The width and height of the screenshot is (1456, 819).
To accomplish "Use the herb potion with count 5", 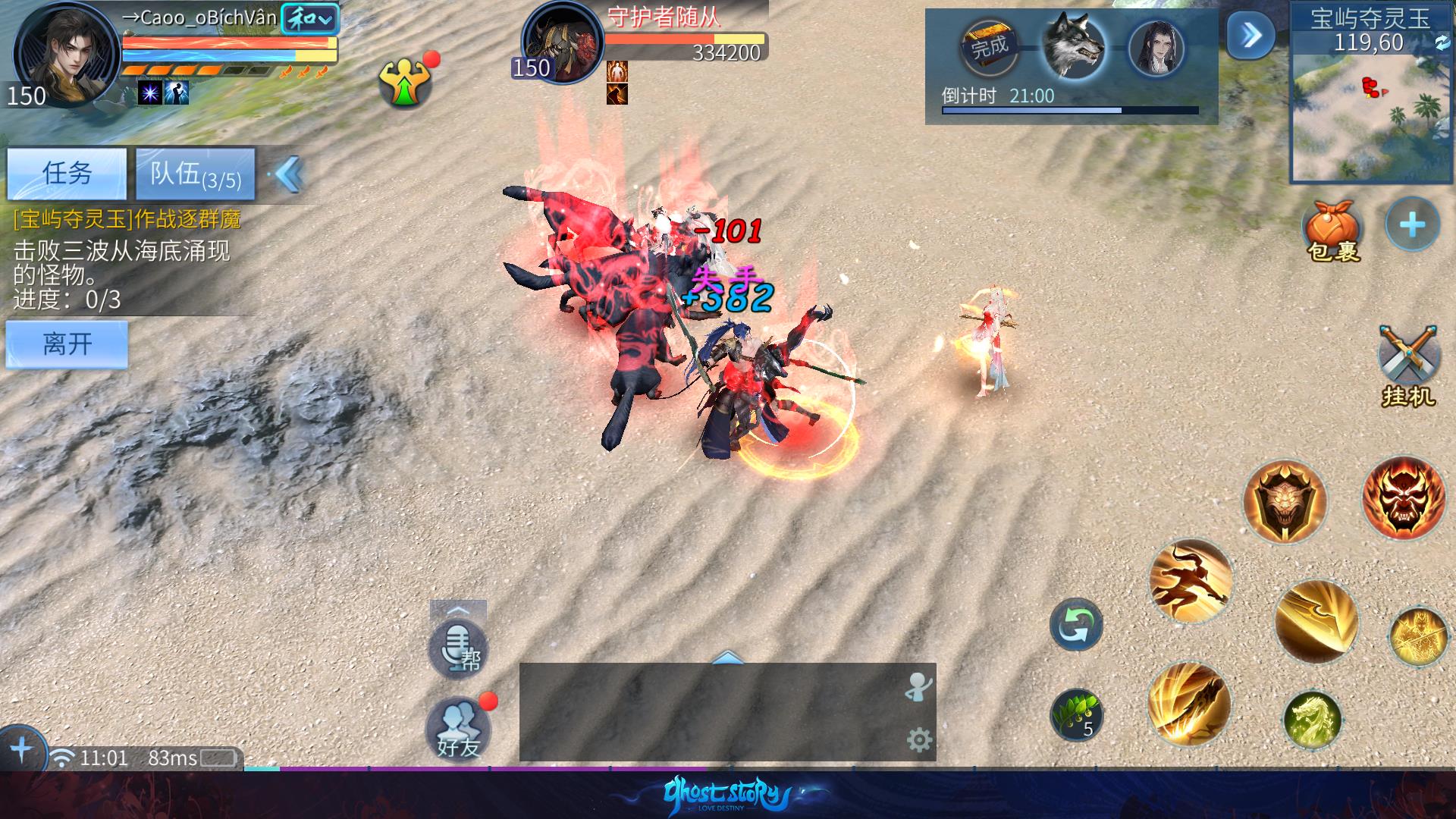I will (1076, 714).
